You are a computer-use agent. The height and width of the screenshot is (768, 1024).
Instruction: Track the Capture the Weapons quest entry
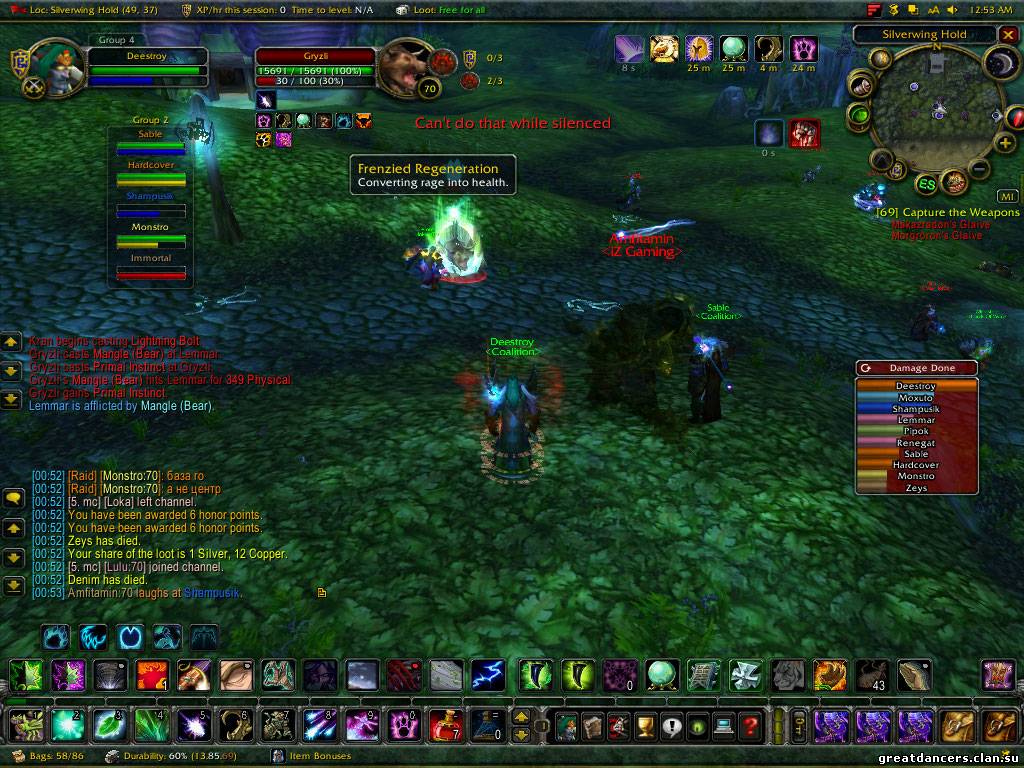coord(947,212)
